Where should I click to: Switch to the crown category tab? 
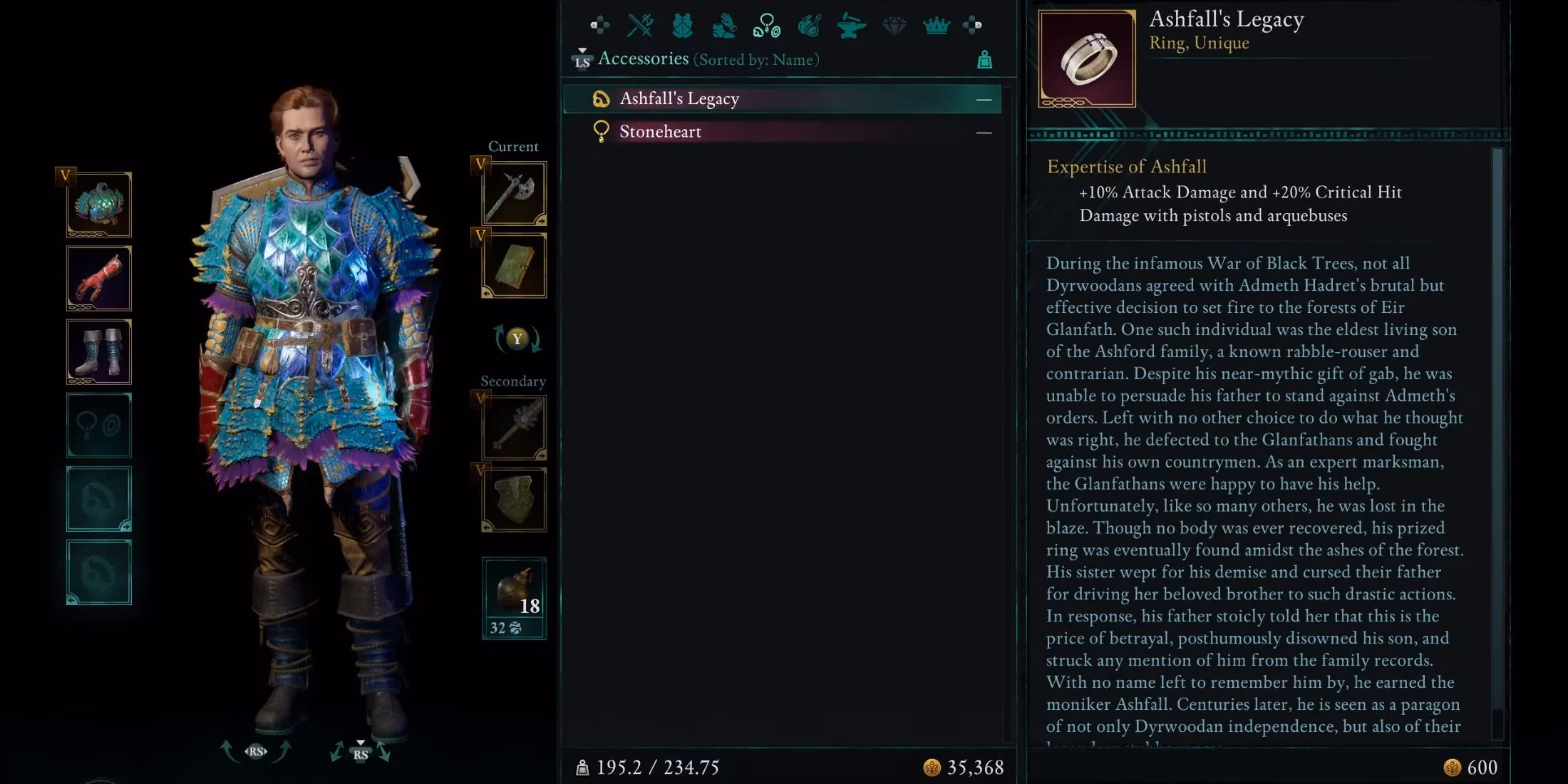click(x=936, y=26)
